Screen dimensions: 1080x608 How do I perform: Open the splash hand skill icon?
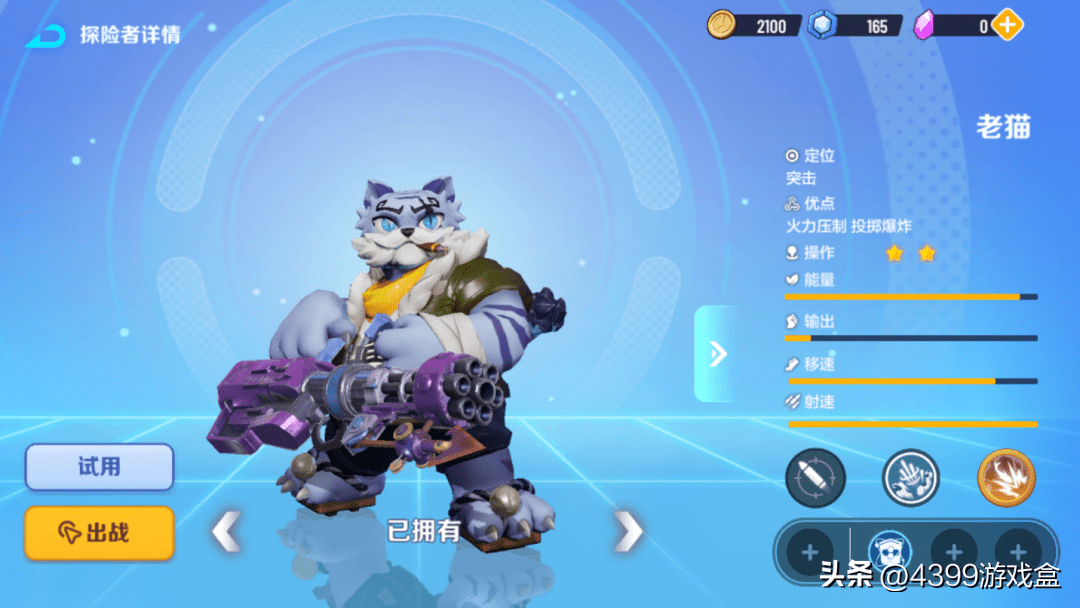tap(911, 478)
